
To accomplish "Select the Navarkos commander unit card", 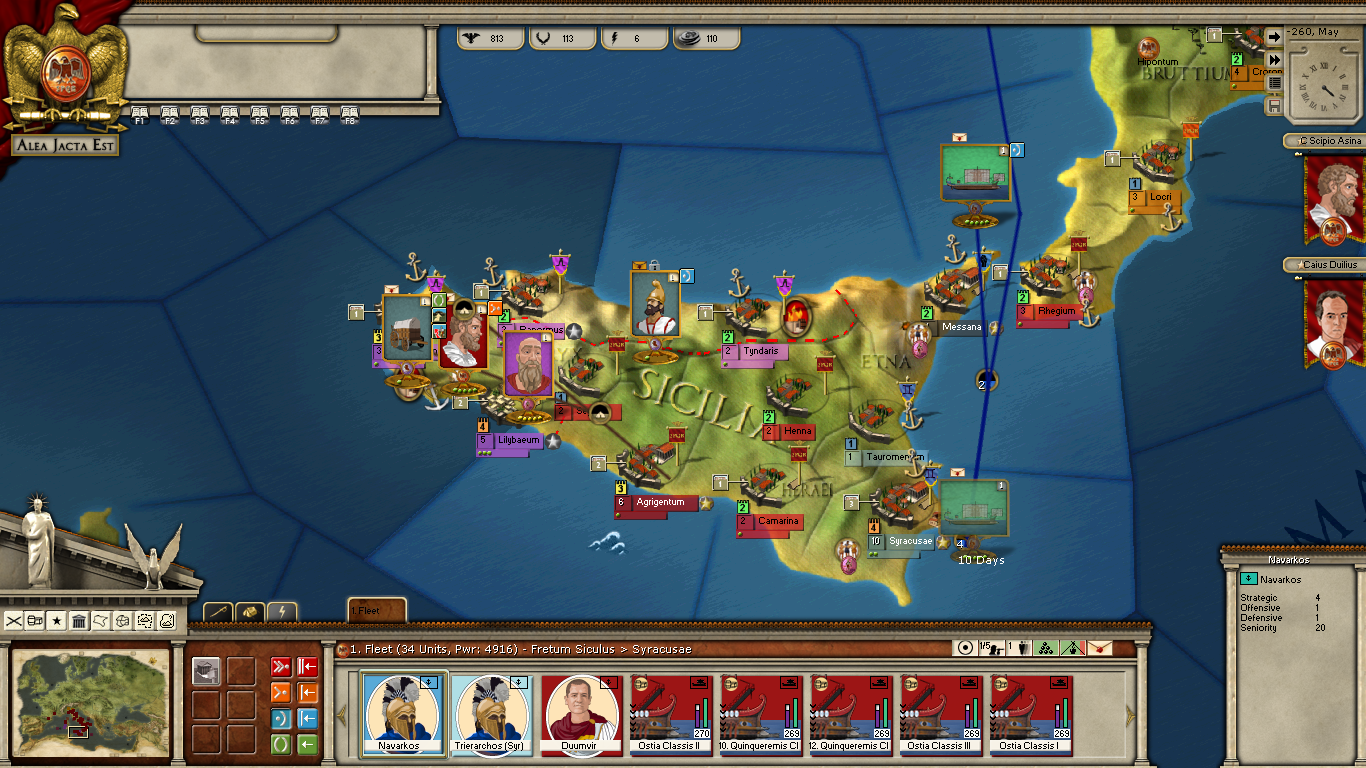I will tap(403, 714).
